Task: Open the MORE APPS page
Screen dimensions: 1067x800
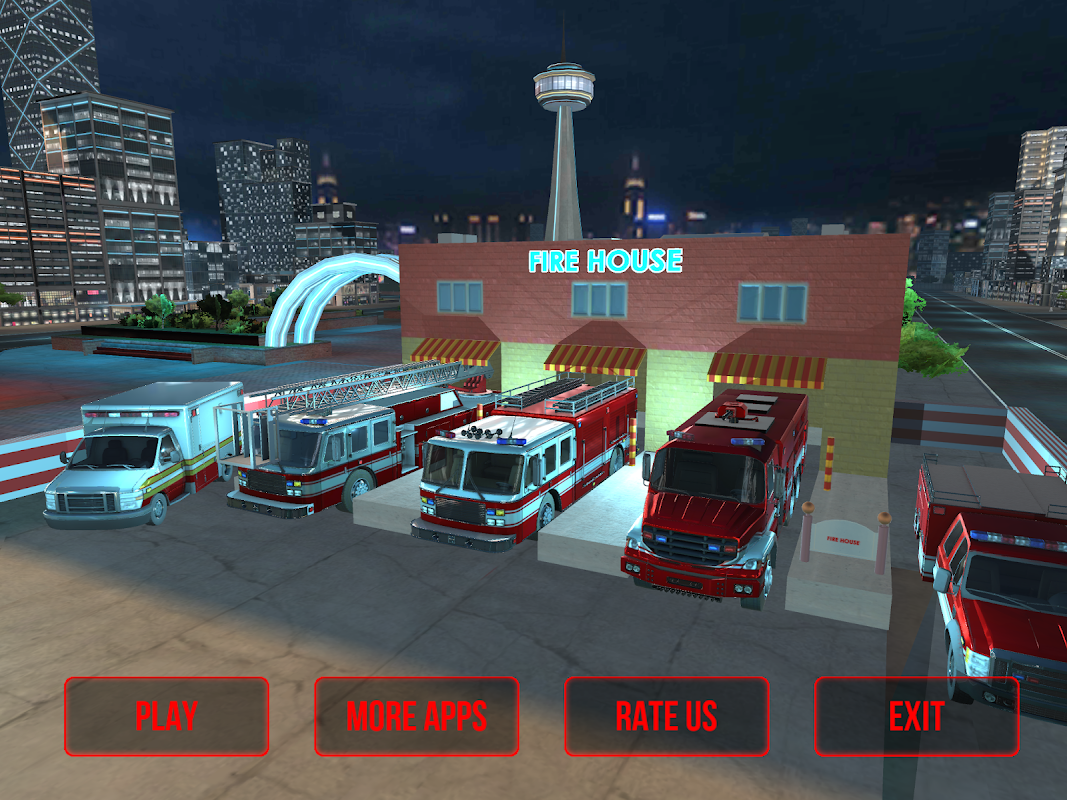Action: (417, 716)
